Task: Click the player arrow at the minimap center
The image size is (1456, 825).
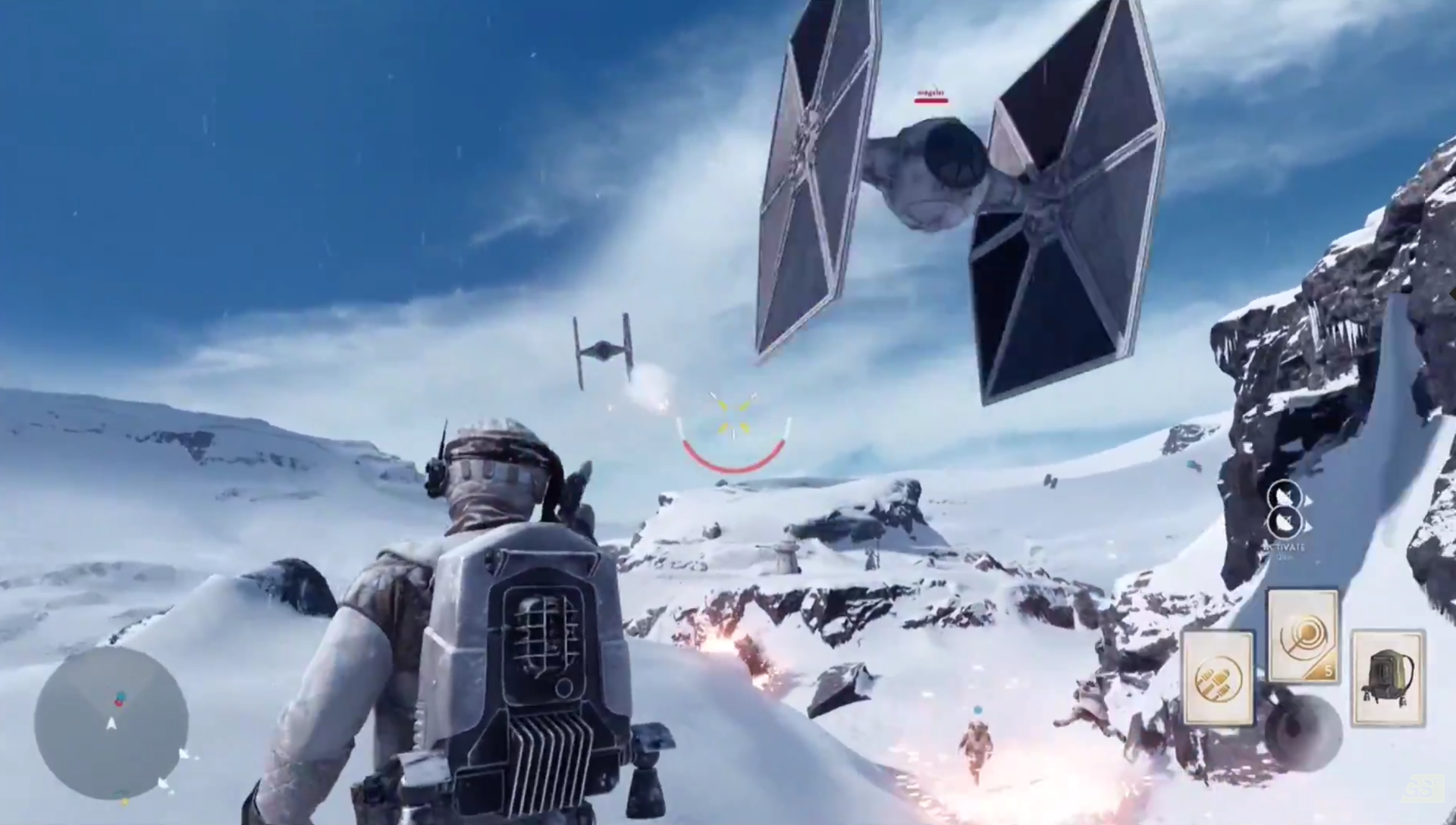Action: (x=111, y=723)
